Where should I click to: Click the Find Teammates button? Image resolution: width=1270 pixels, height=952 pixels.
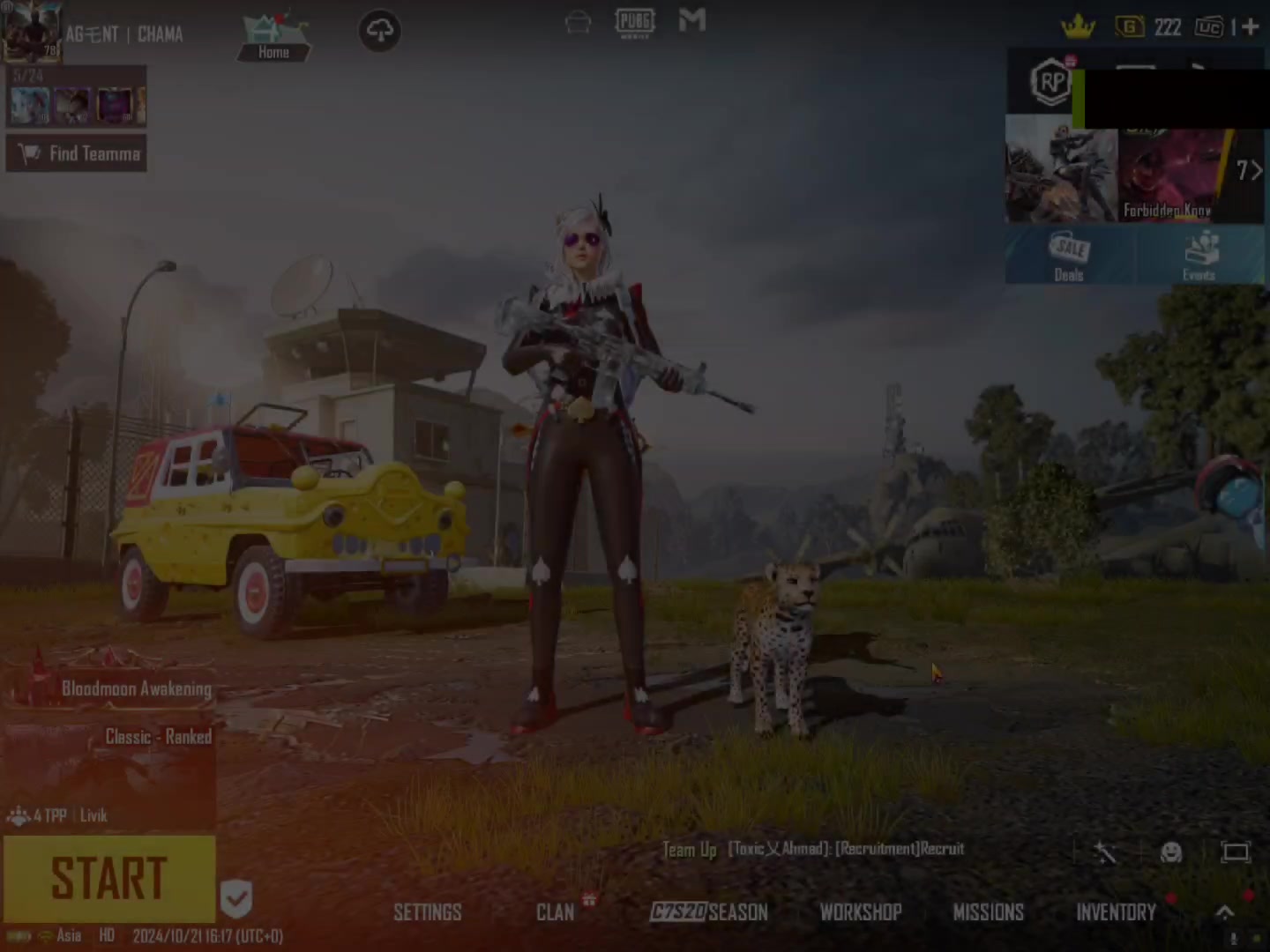click(78, 153)
